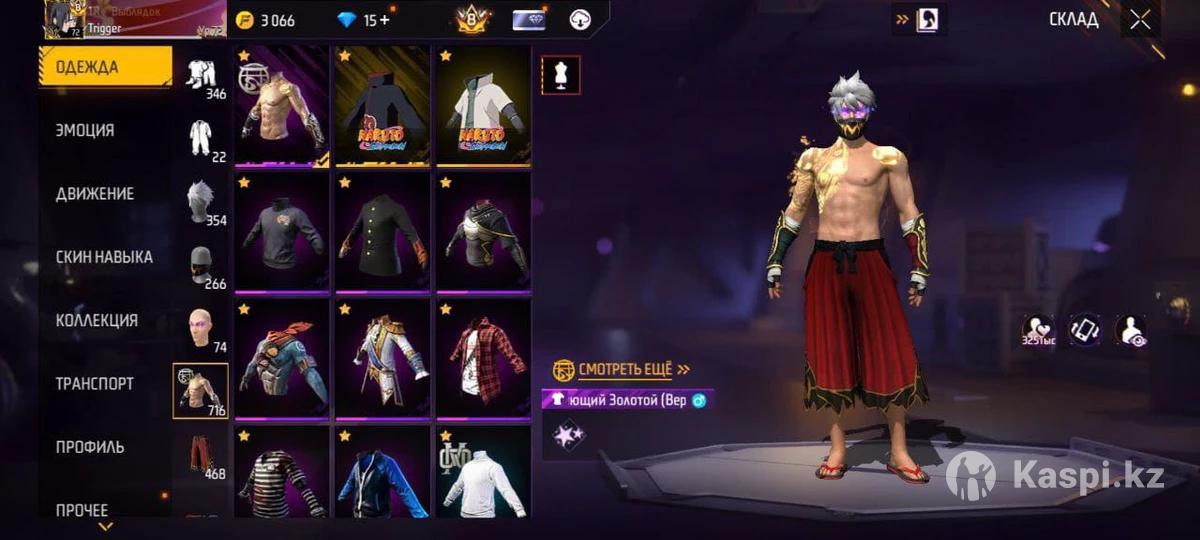The image size is (1200, 540).
Task: Select the Скин навыка tab
Action: 104,257
